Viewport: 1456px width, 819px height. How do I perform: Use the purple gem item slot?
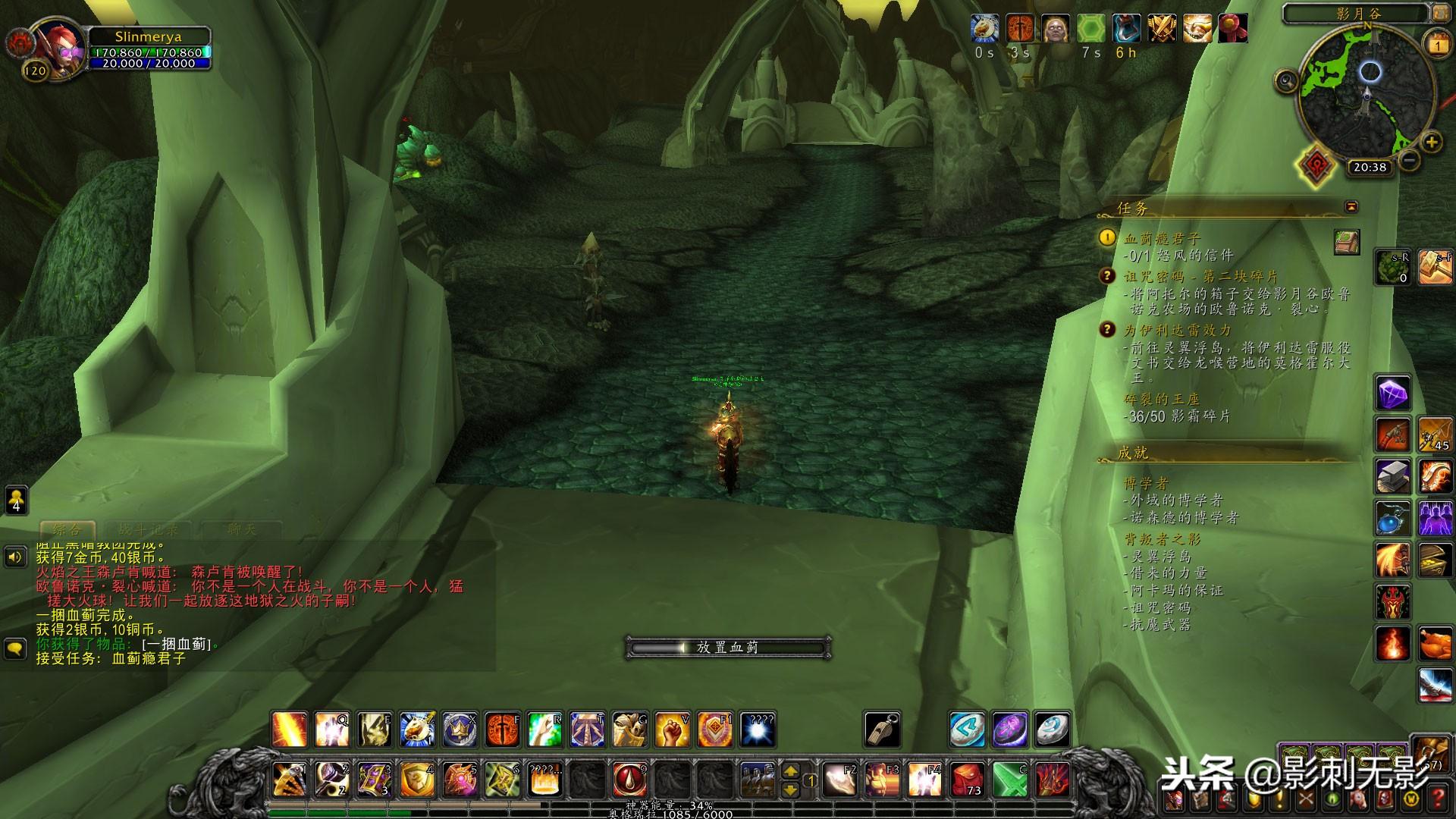(x=1393, y=394)
